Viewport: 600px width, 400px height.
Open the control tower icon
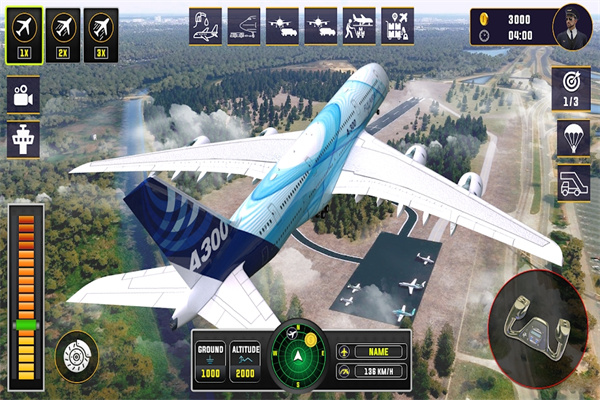22,139
